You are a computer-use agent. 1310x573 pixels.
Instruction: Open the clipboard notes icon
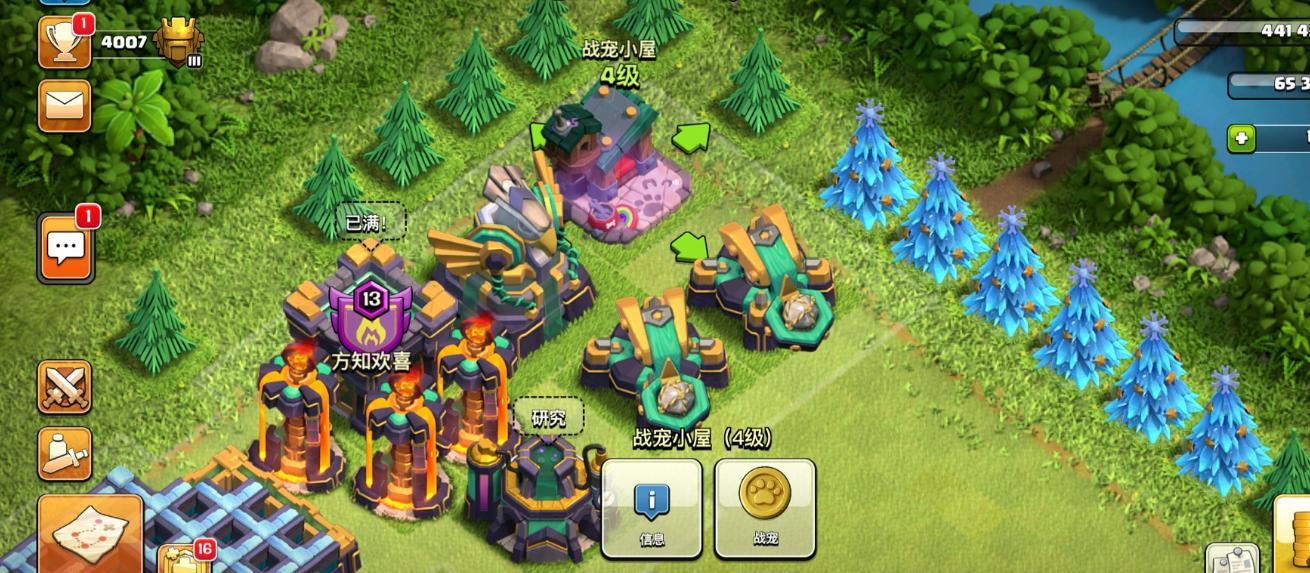(1231, 560)
